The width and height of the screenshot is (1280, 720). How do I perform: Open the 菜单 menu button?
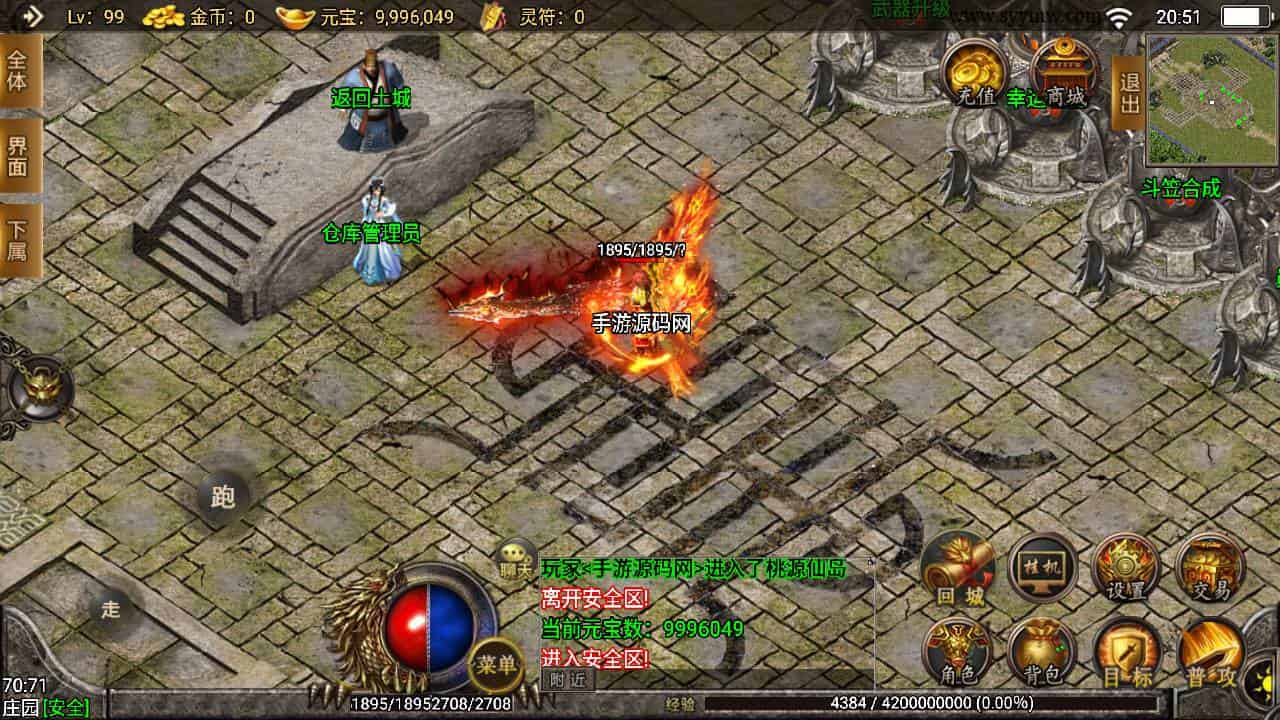[496, 664]
